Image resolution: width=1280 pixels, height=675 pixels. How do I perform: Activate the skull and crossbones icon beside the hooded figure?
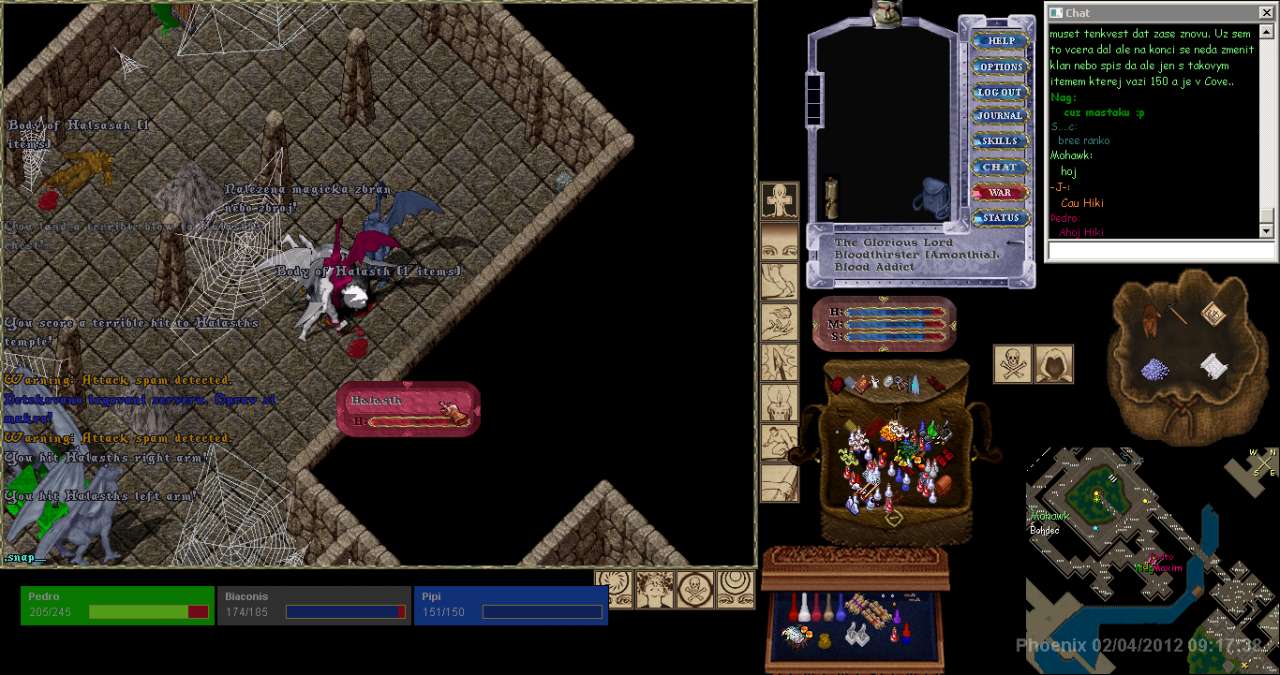1013,364
